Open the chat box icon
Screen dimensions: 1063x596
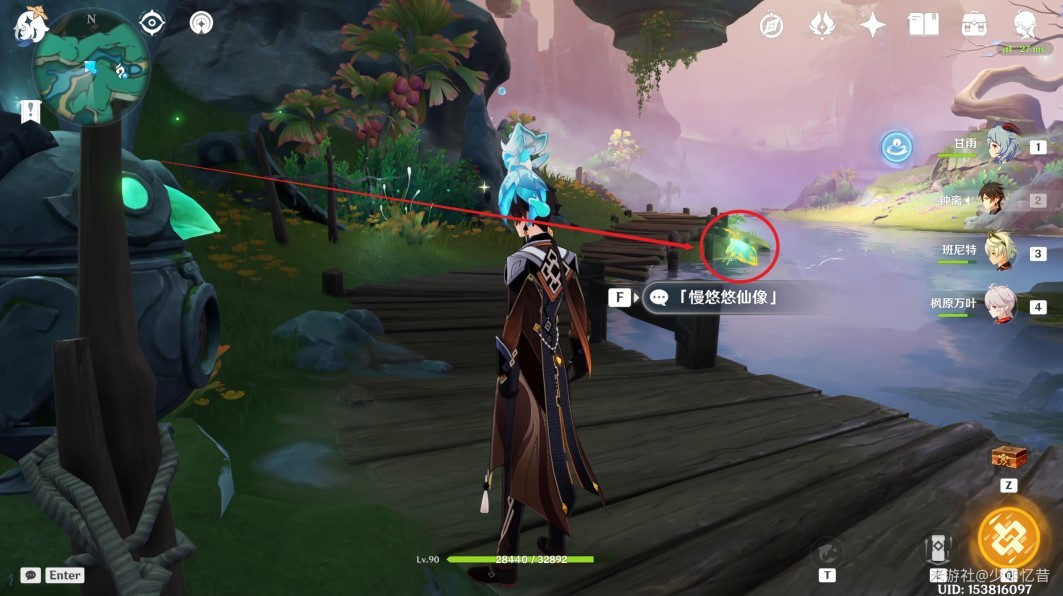(31, 575)
